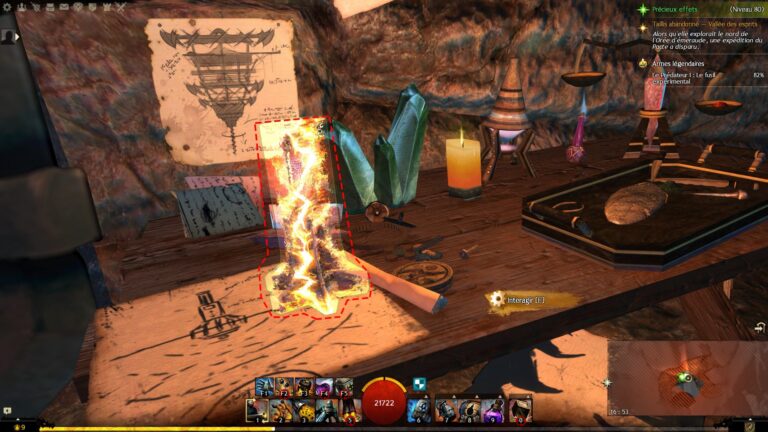768x432 pixels.
Task: Use weapon skill slot 1
Action: (x=257, y=410)
